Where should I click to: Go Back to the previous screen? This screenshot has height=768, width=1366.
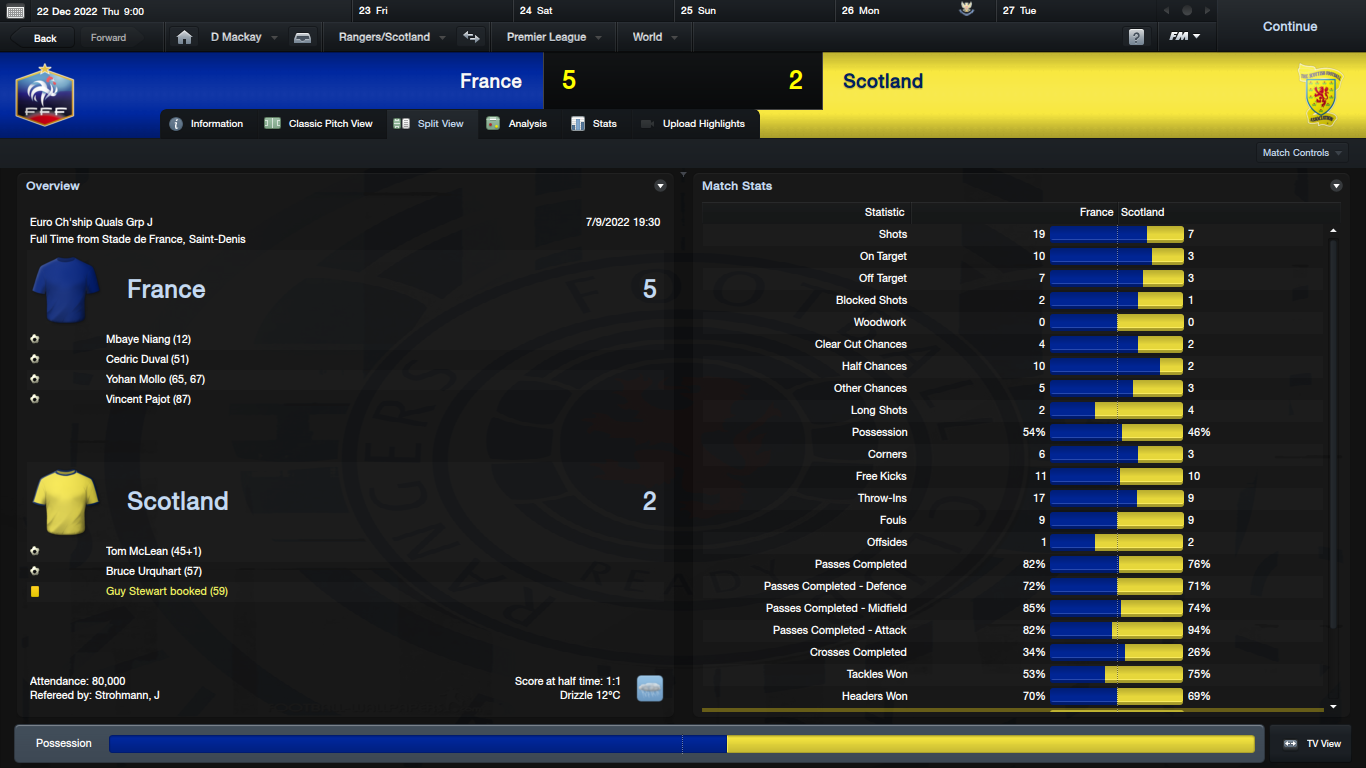[45, 38]
